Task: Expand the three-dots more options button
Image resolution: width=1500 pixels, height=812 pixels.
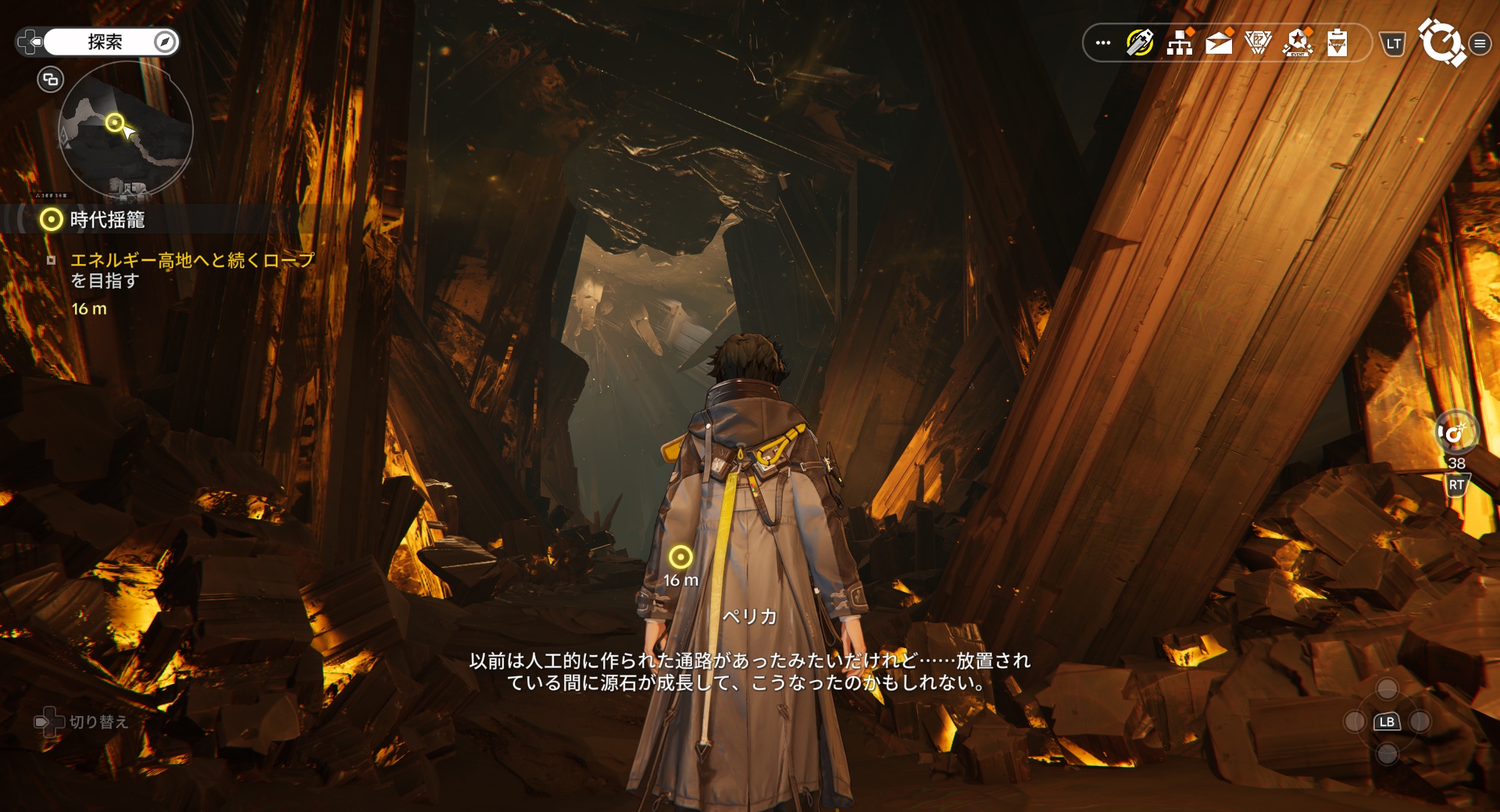Action: [1103, 43]
